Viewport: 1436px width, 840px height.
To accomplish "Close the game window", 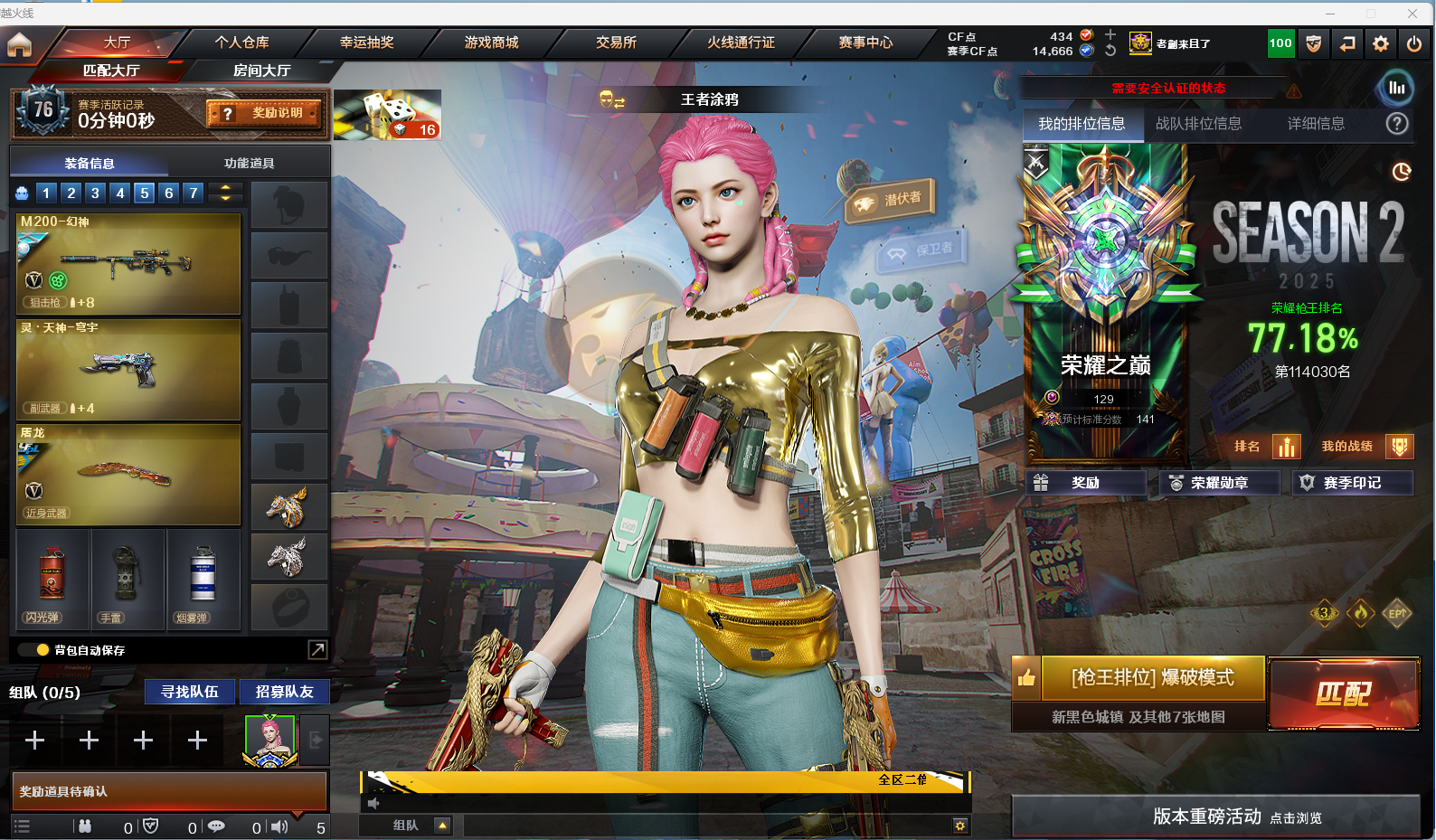I will coord(1412,13).
